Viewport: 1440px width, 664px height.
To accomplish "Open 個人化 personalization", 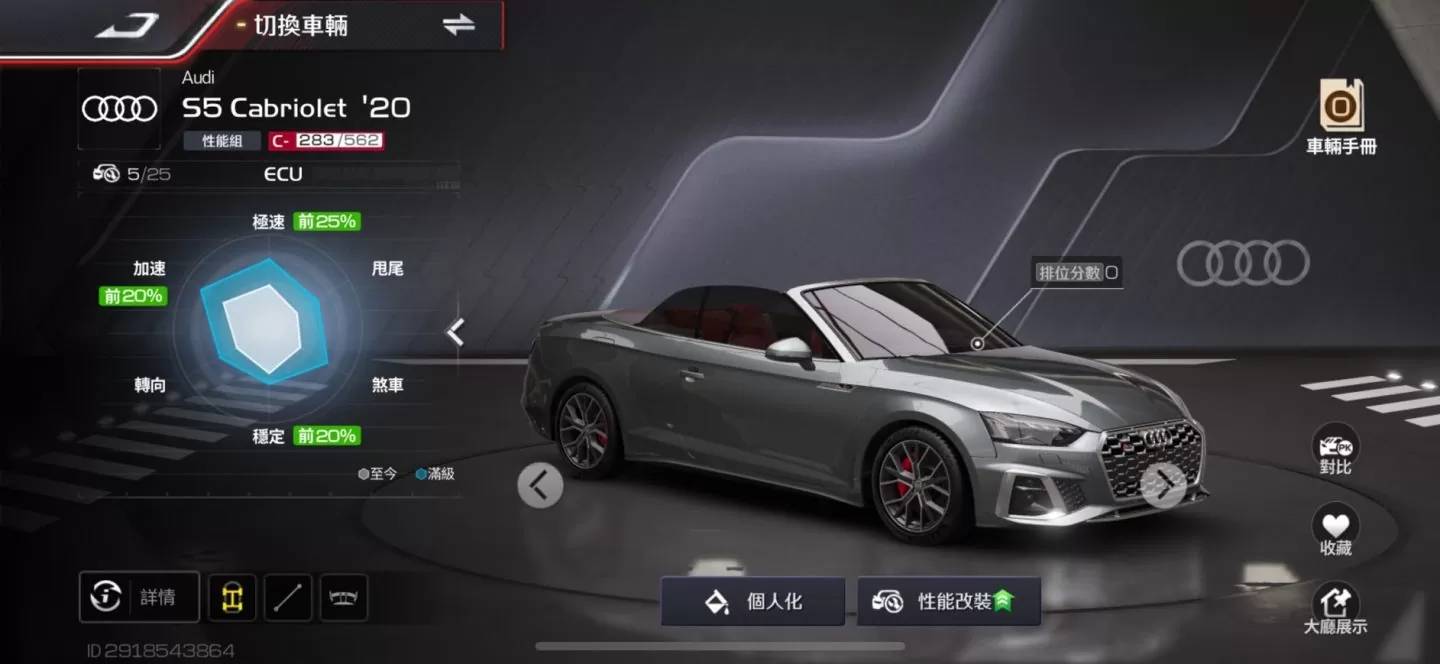I will (x=753, y=602).
